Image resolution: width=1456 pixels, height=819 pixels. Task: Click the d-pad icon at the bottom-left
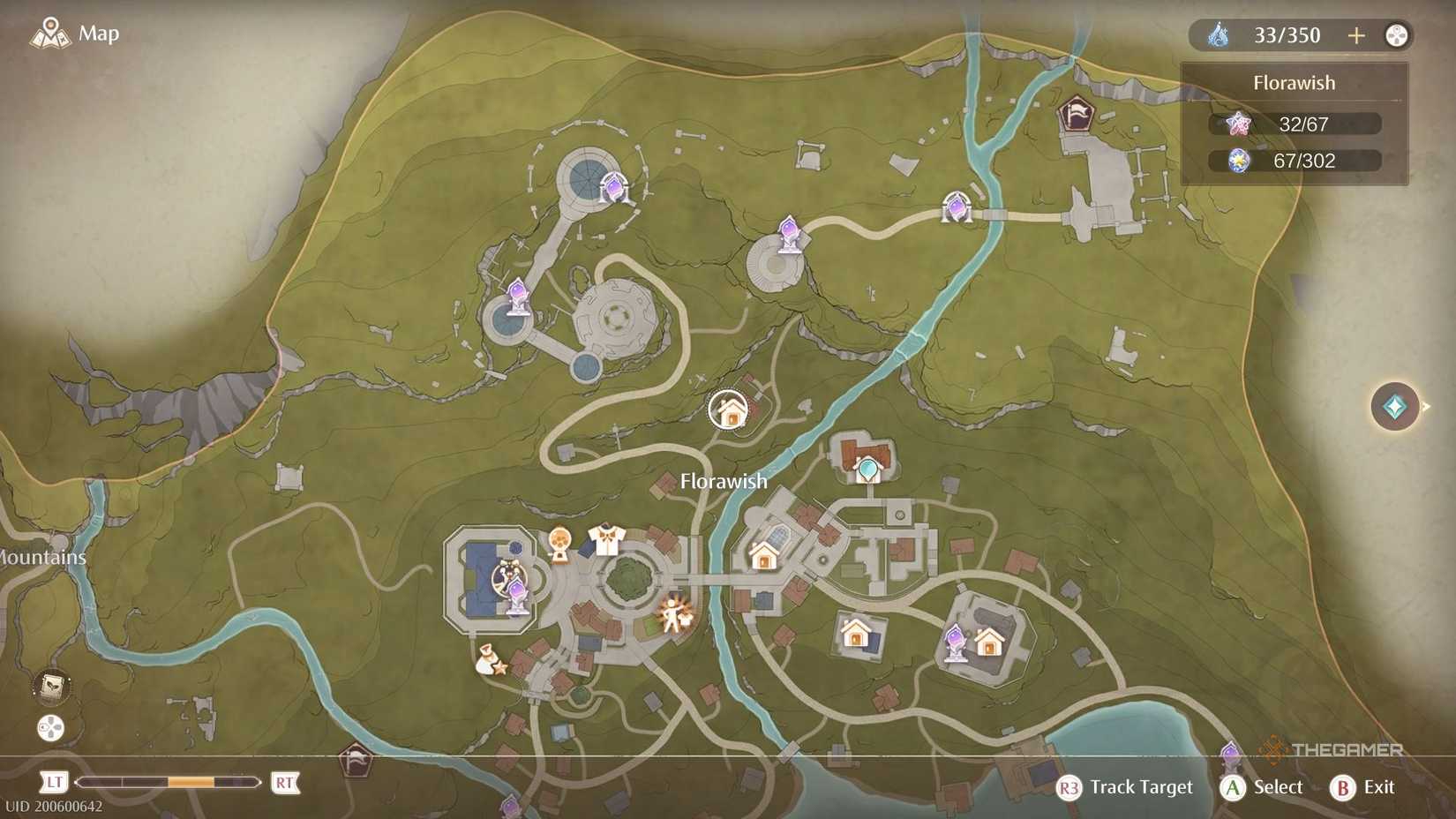pos(50,729)
